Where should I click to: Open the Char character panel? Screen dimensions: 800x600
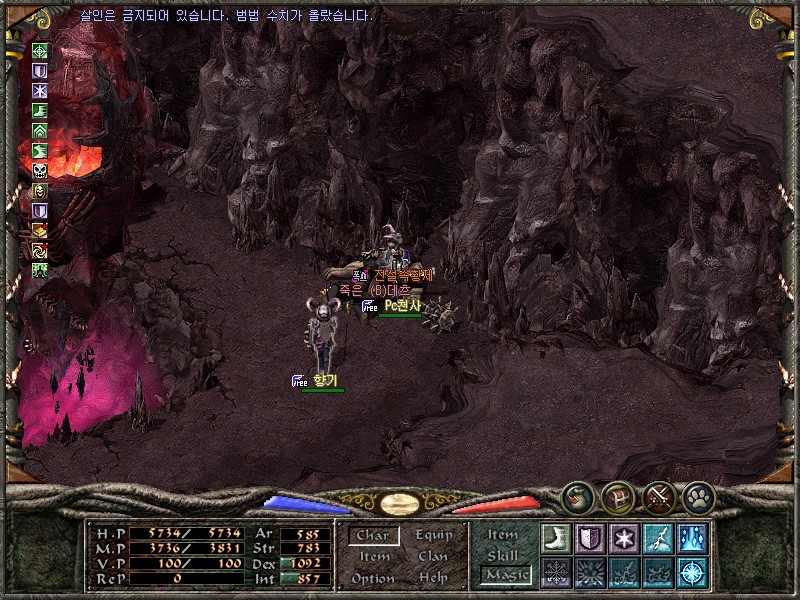click(374, 536)
